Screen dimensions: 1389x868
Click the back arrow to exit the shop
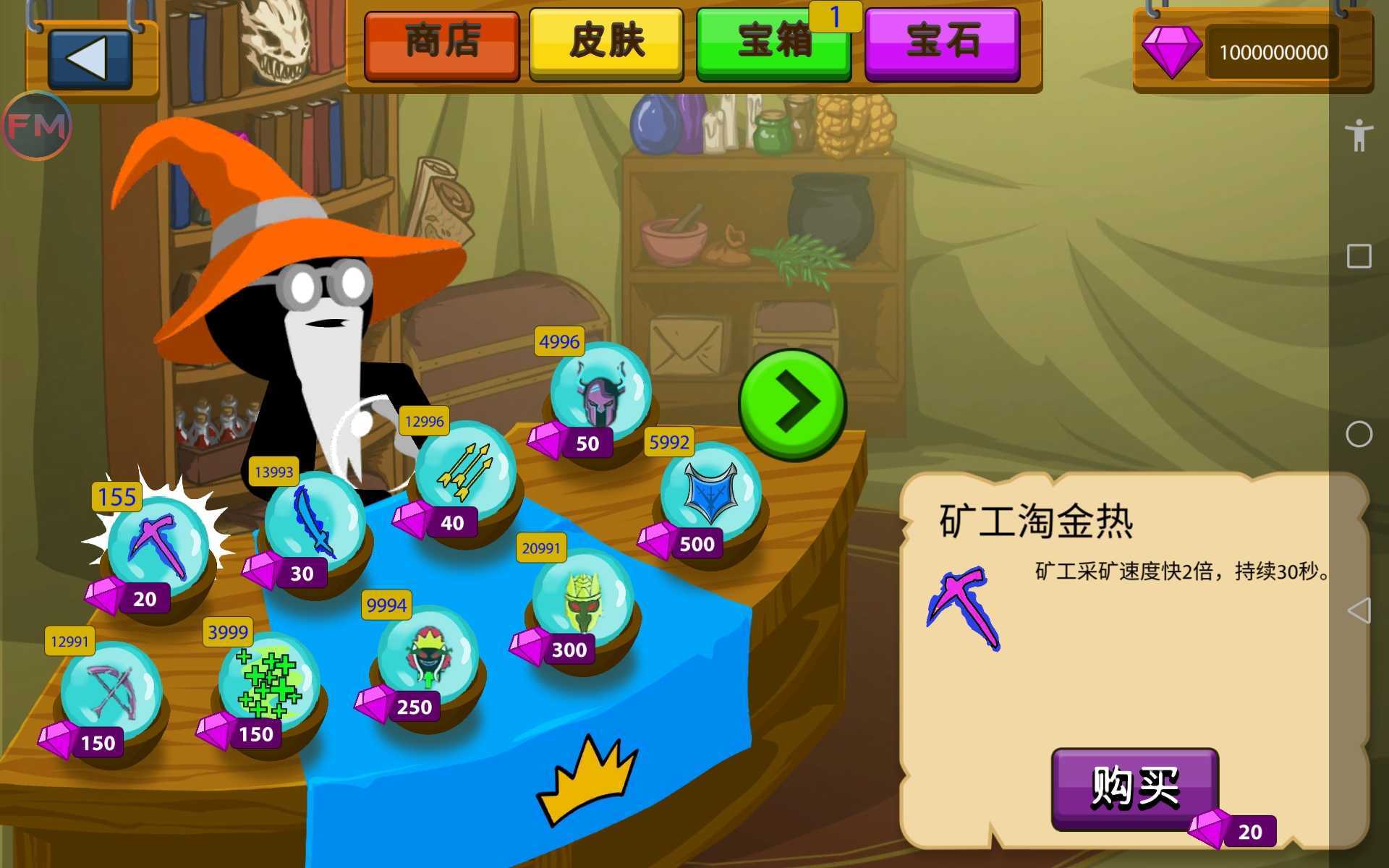coord(90,59)
